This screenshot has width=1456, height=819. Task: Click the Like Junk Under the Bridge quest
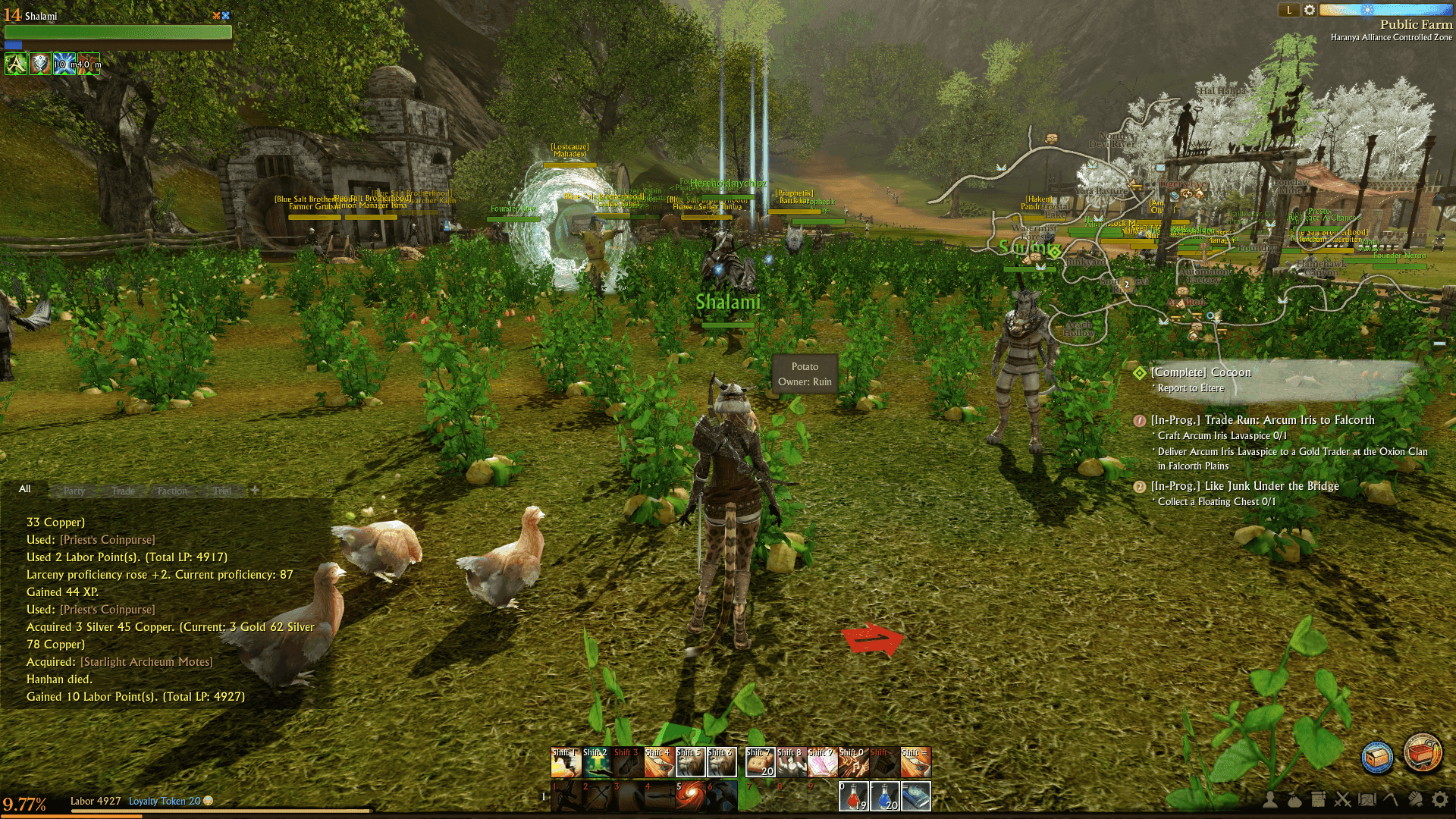click(x=1244, y=486)
